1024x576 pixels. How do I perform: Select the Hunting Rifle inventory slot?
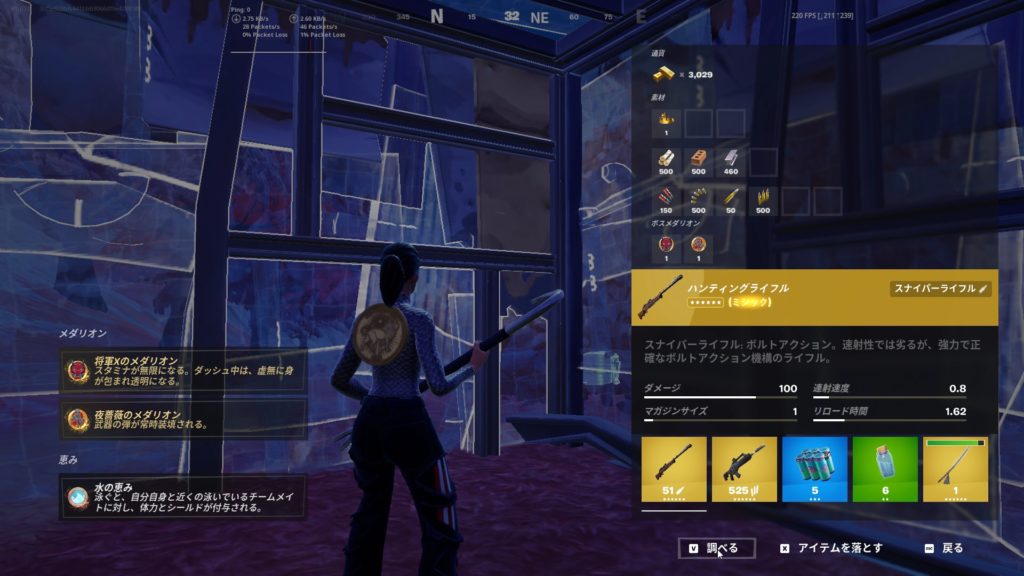(674, 468)
